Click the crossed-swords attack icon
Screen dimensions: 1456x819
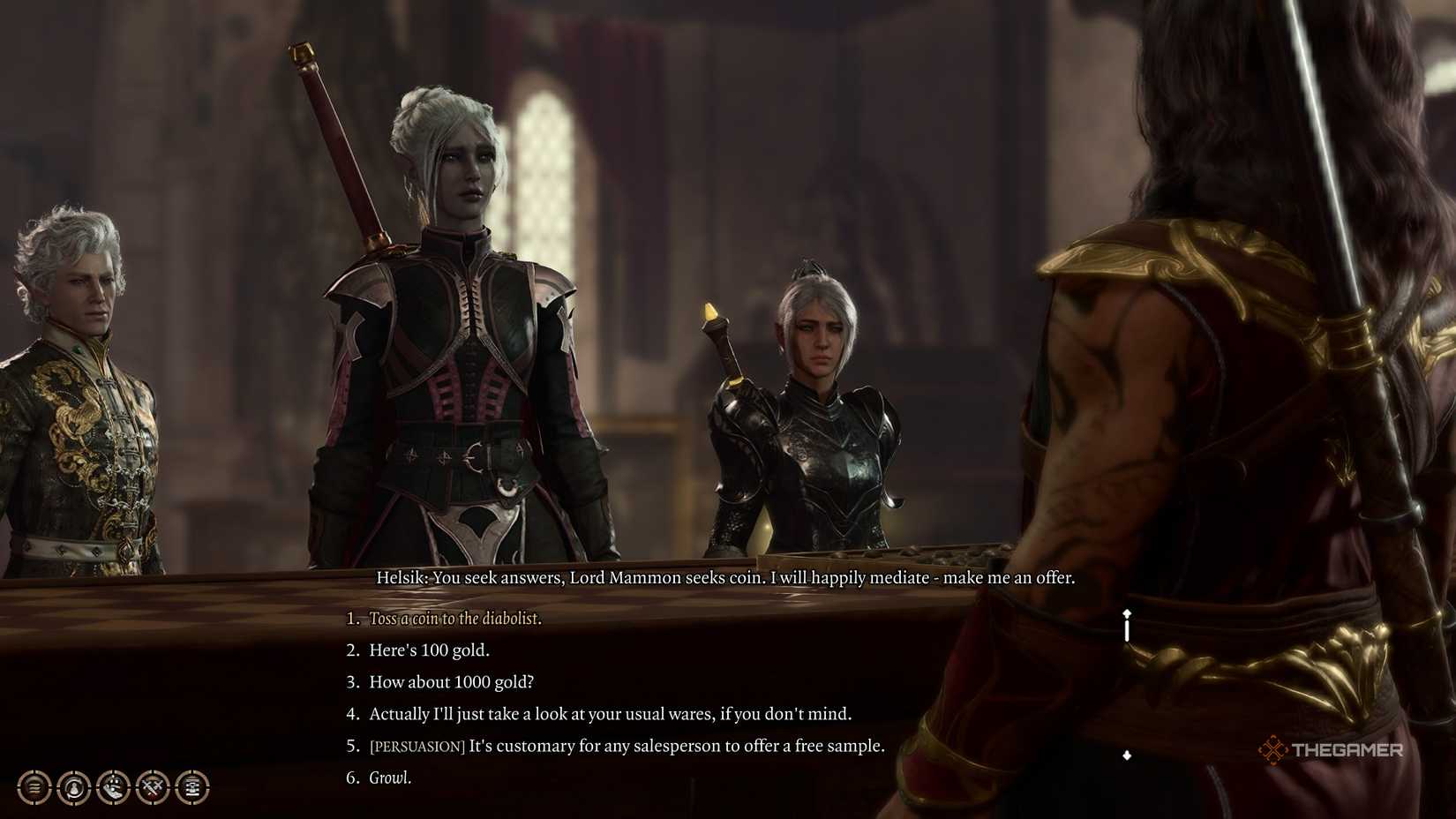[x=152, y=787]
